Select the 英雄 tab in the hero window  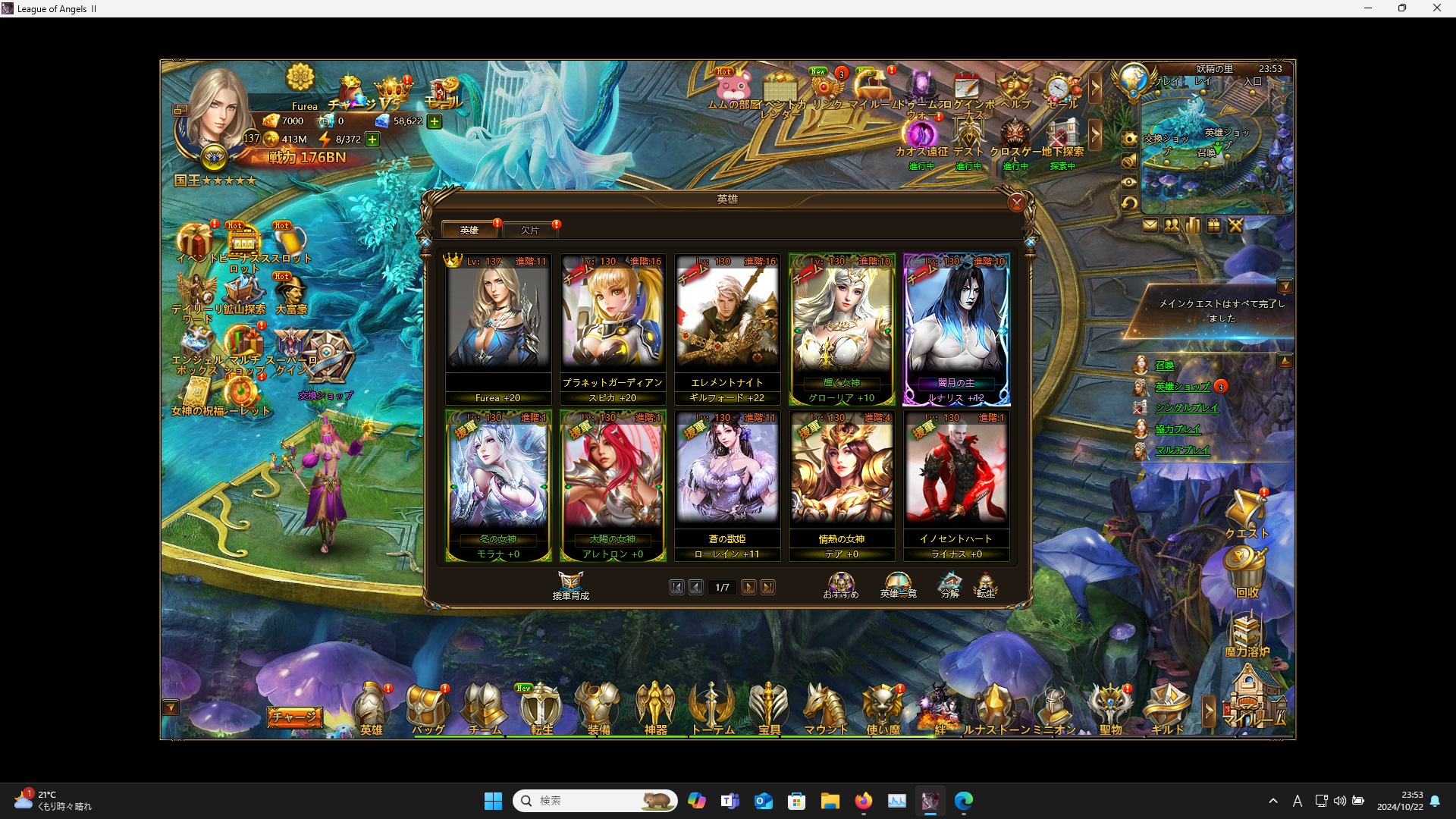point(469,229)
